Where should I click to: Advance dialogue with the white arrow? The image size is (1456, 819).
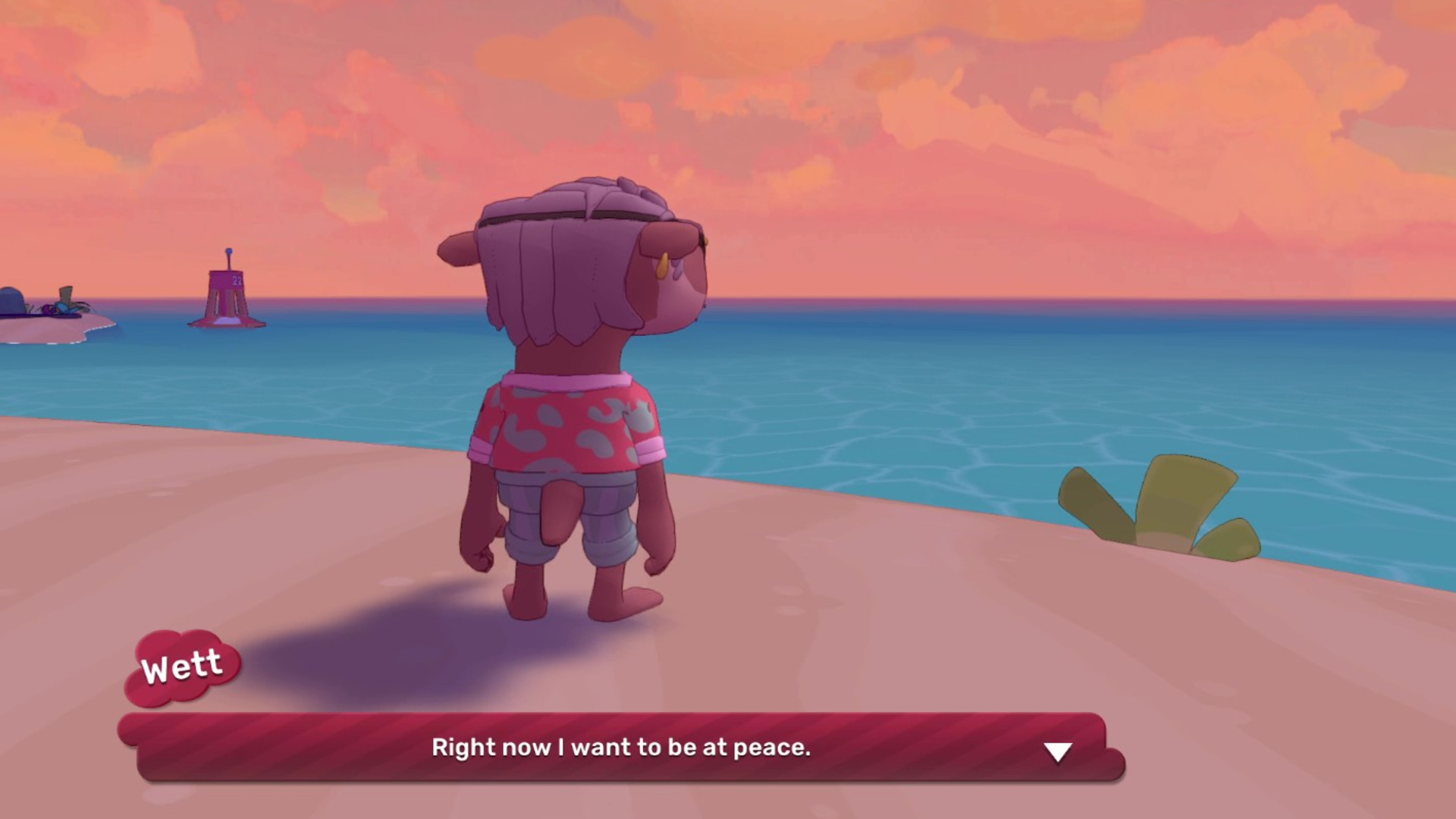point(1057,751)
